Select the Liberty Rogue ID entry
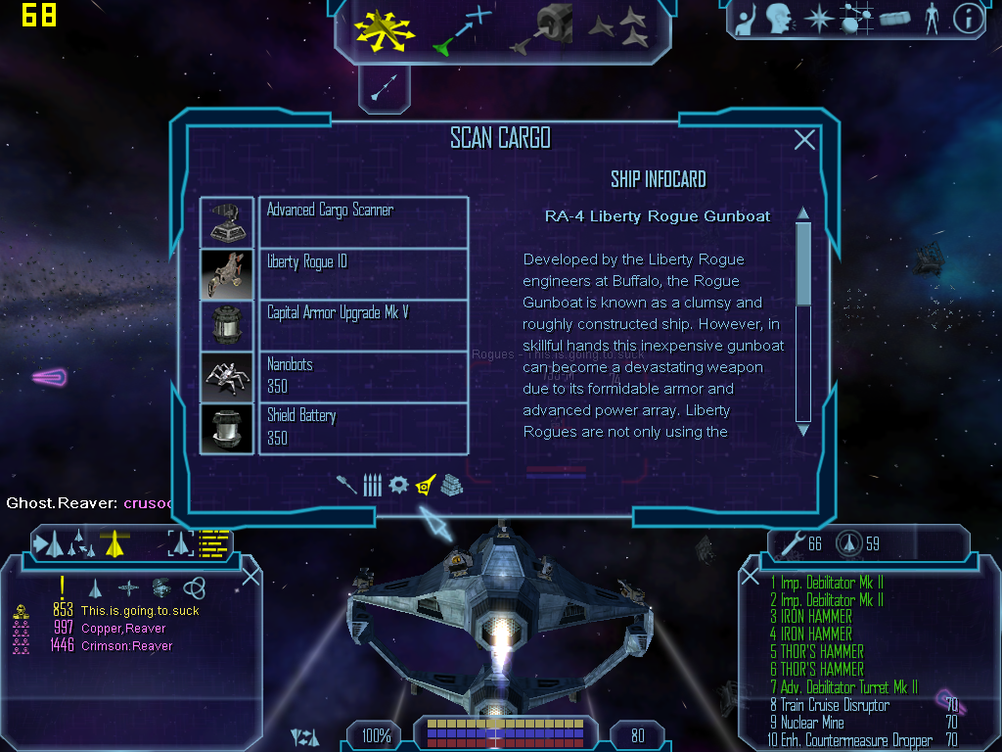The image size is (1002, 752). pyautogui.click(x=363, y=274)
